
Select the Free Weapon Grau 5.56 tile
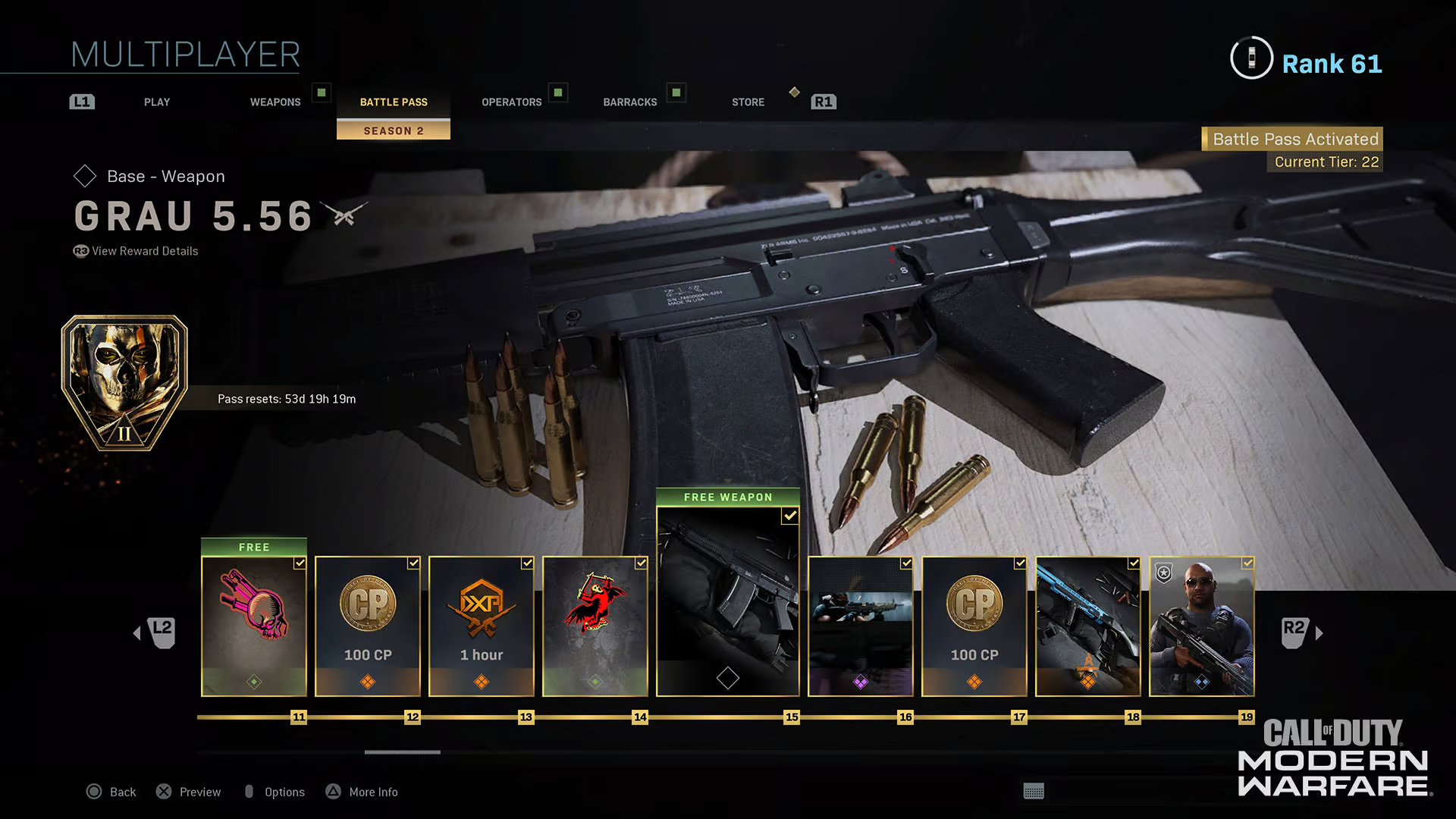(x=728, y=601)
